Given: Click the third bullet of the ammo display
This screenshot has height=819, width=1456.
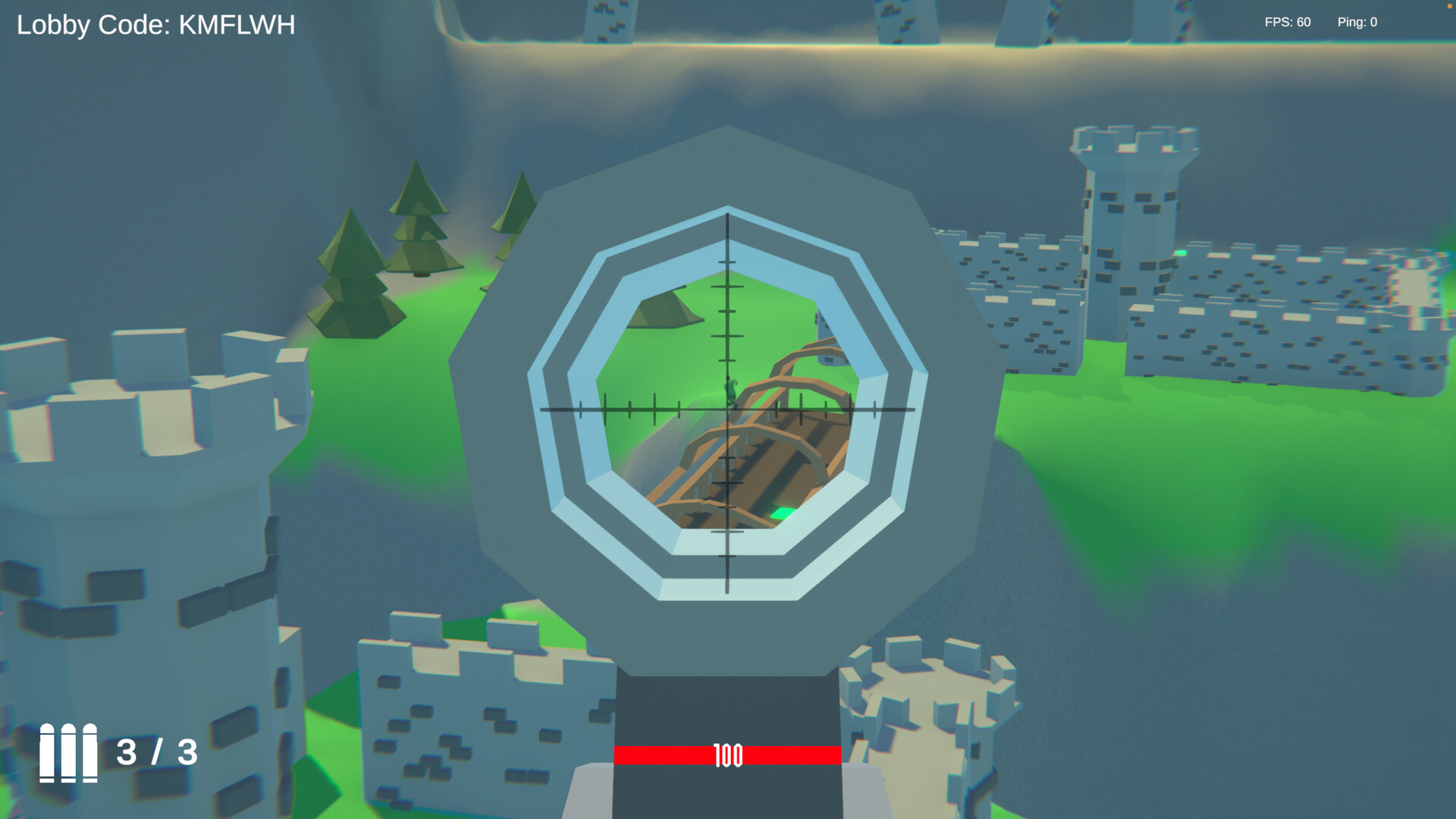Looking at the screenshot, I should click(x=89, y=755).
